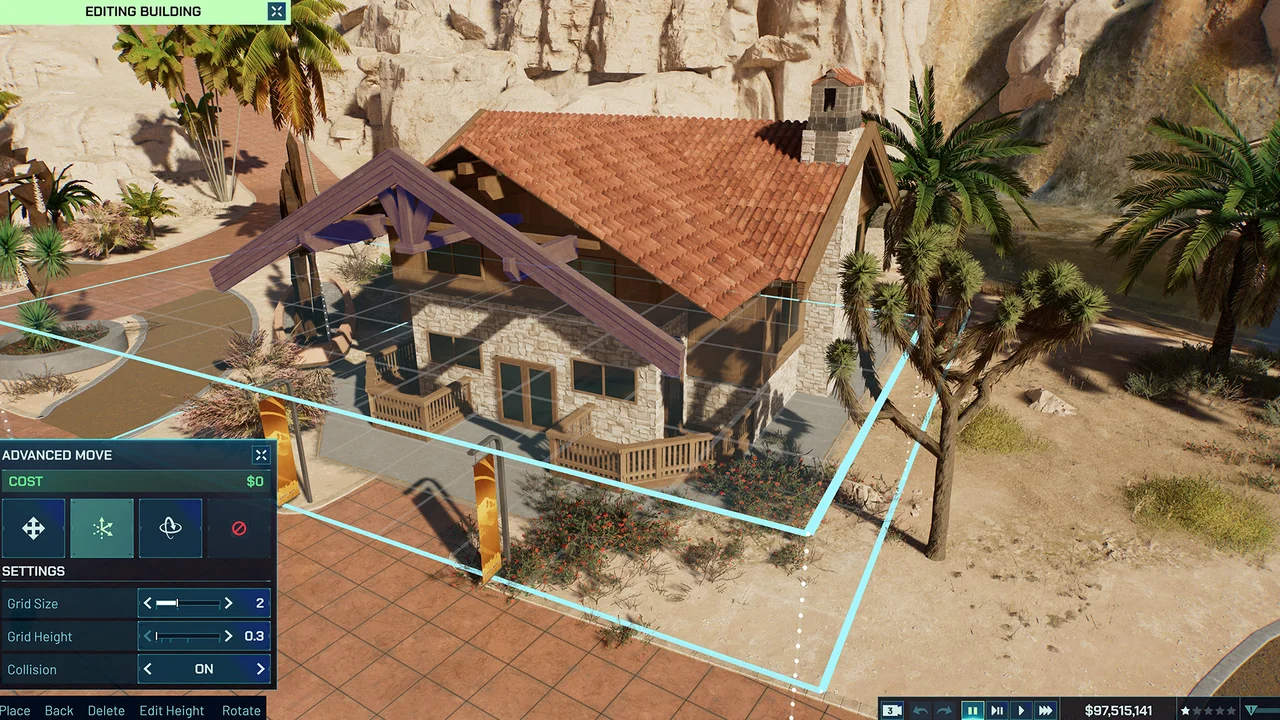Click the cancel (no entry) icon
The image size is (1280, 720).
coord(239,528)
